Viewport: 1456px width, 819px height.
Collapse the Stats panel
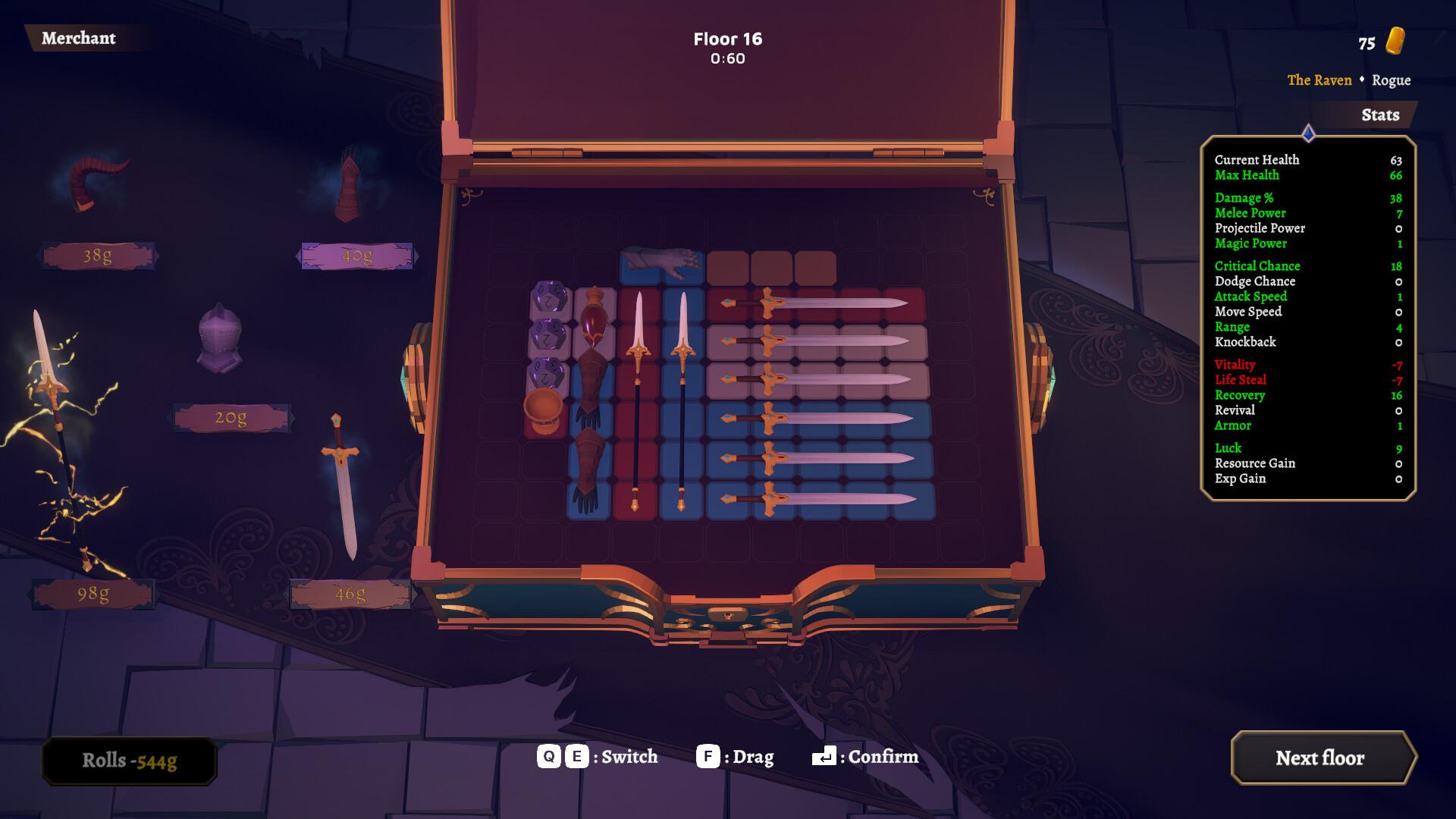(x=1380, y=115)
